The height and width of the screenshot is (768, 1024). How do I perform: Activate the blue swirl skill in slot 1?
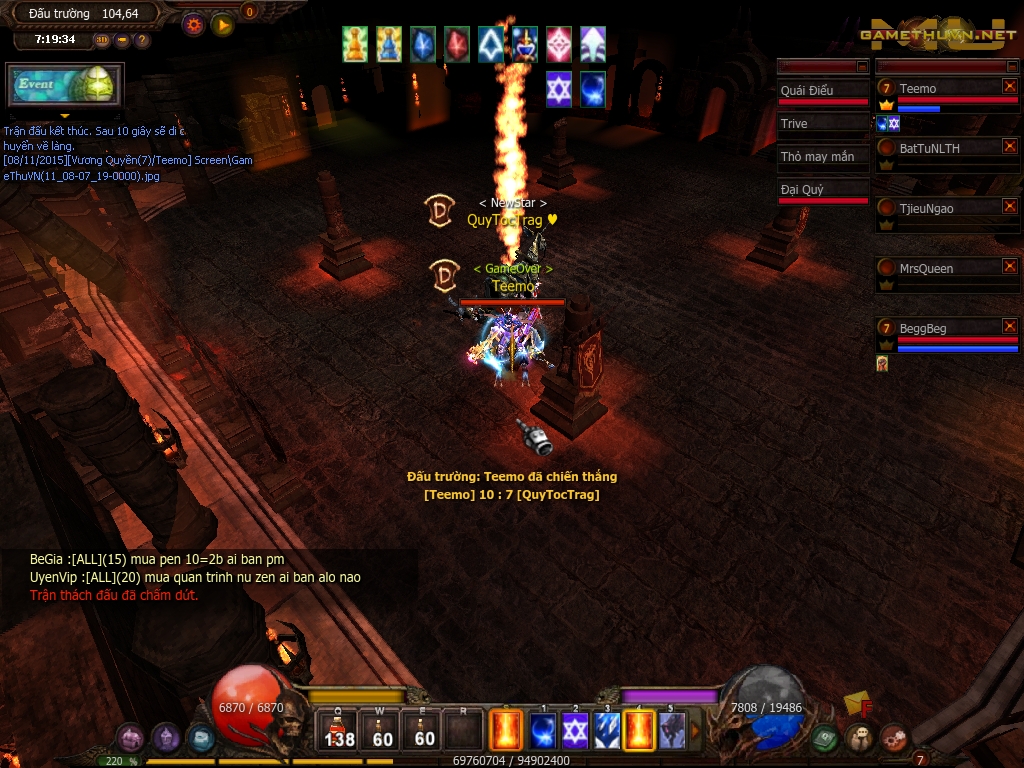(543, 731)
